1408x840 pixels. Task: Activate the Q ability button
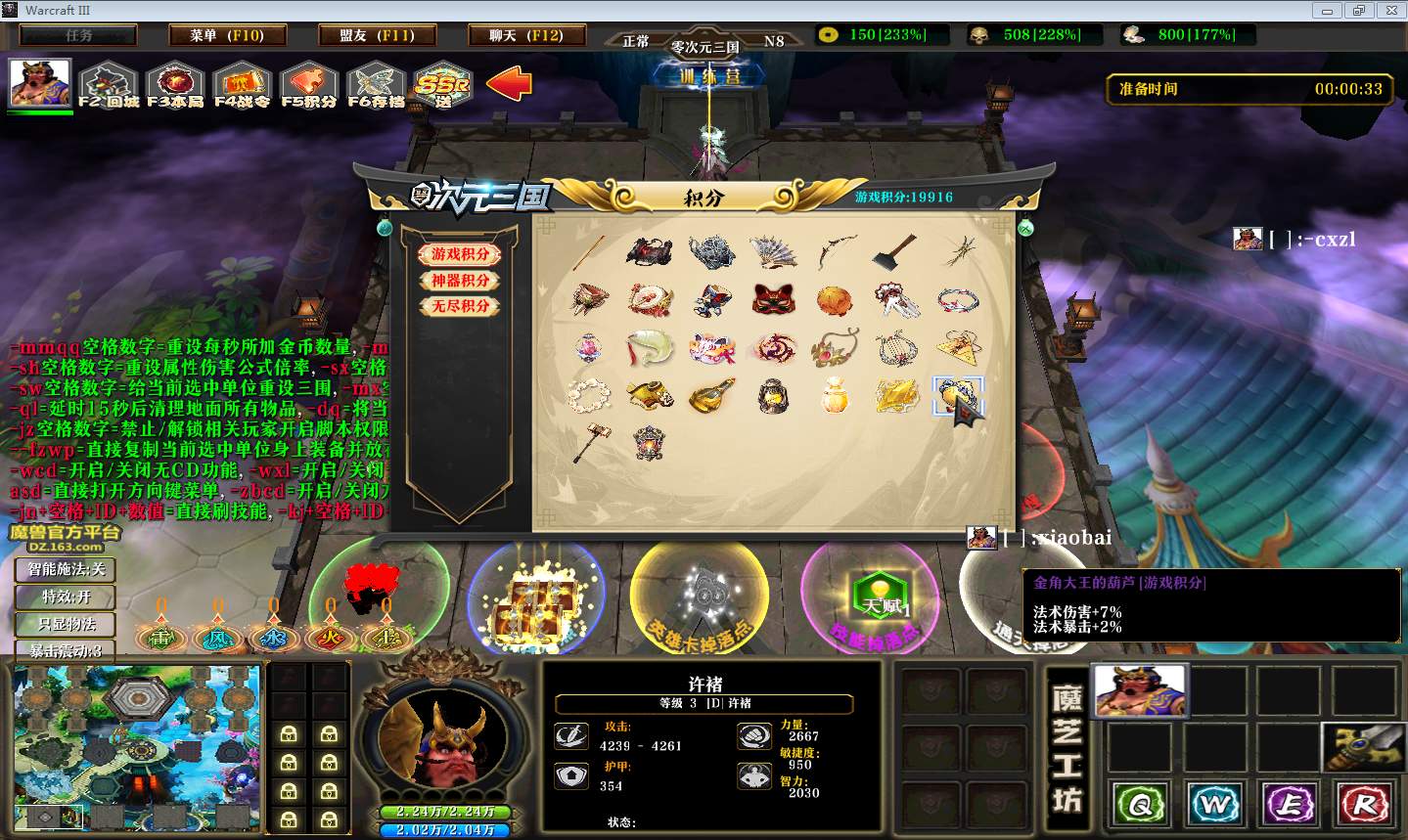[x=1140, y=805]
